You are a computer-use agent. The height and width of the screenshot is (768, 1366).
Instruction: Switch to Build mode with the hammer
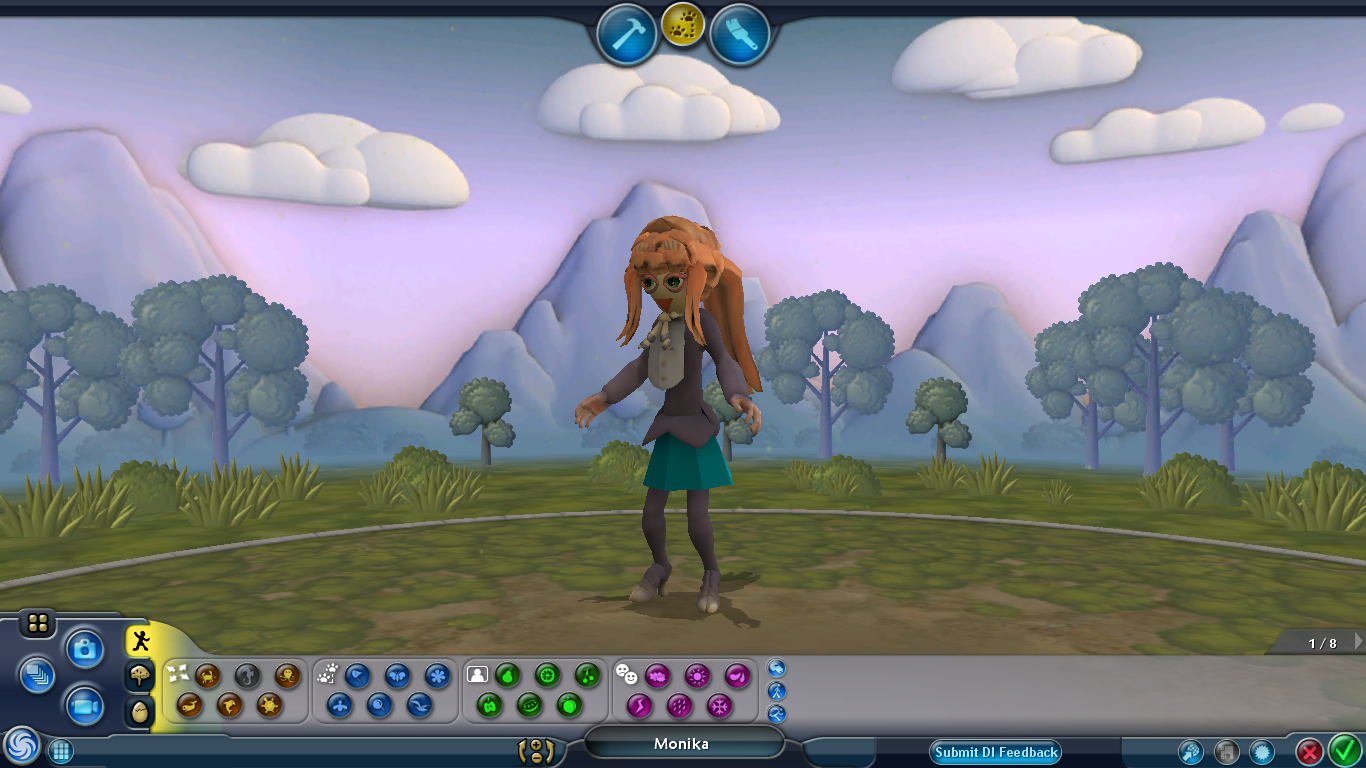[626, 35]
